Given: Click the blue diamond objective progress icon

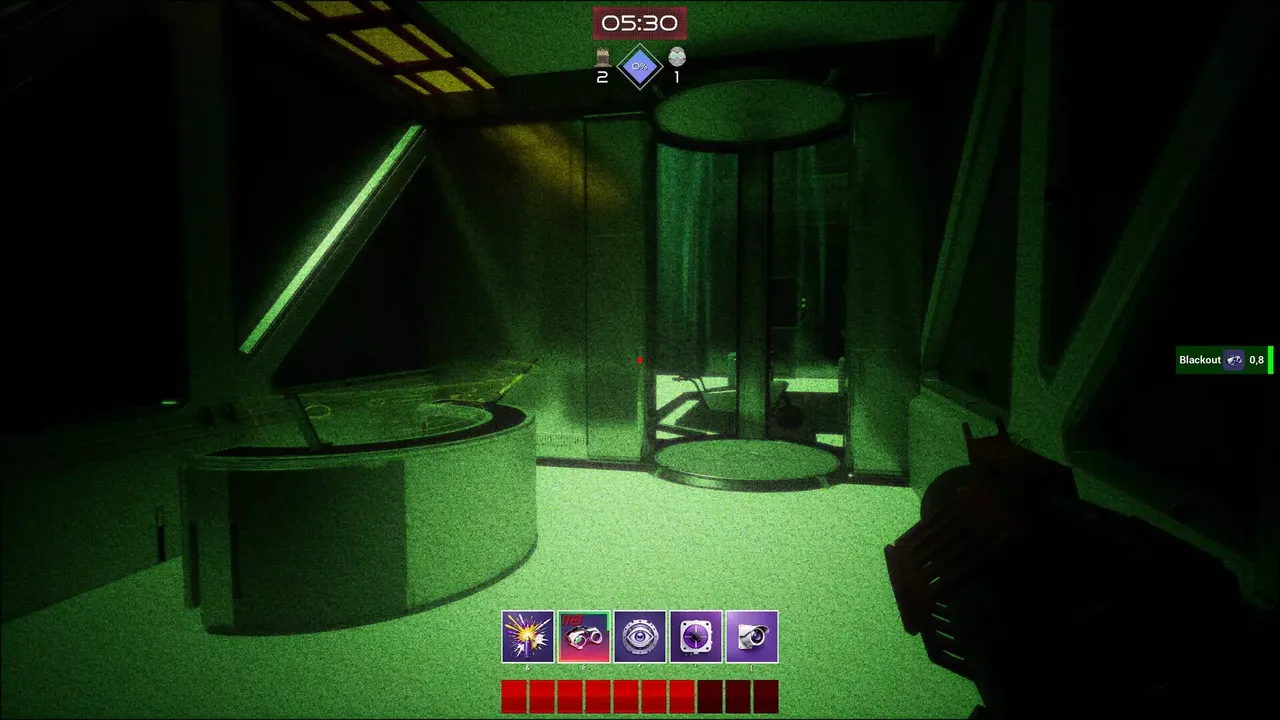Looking at the screenshot, I should click(640, 66).
